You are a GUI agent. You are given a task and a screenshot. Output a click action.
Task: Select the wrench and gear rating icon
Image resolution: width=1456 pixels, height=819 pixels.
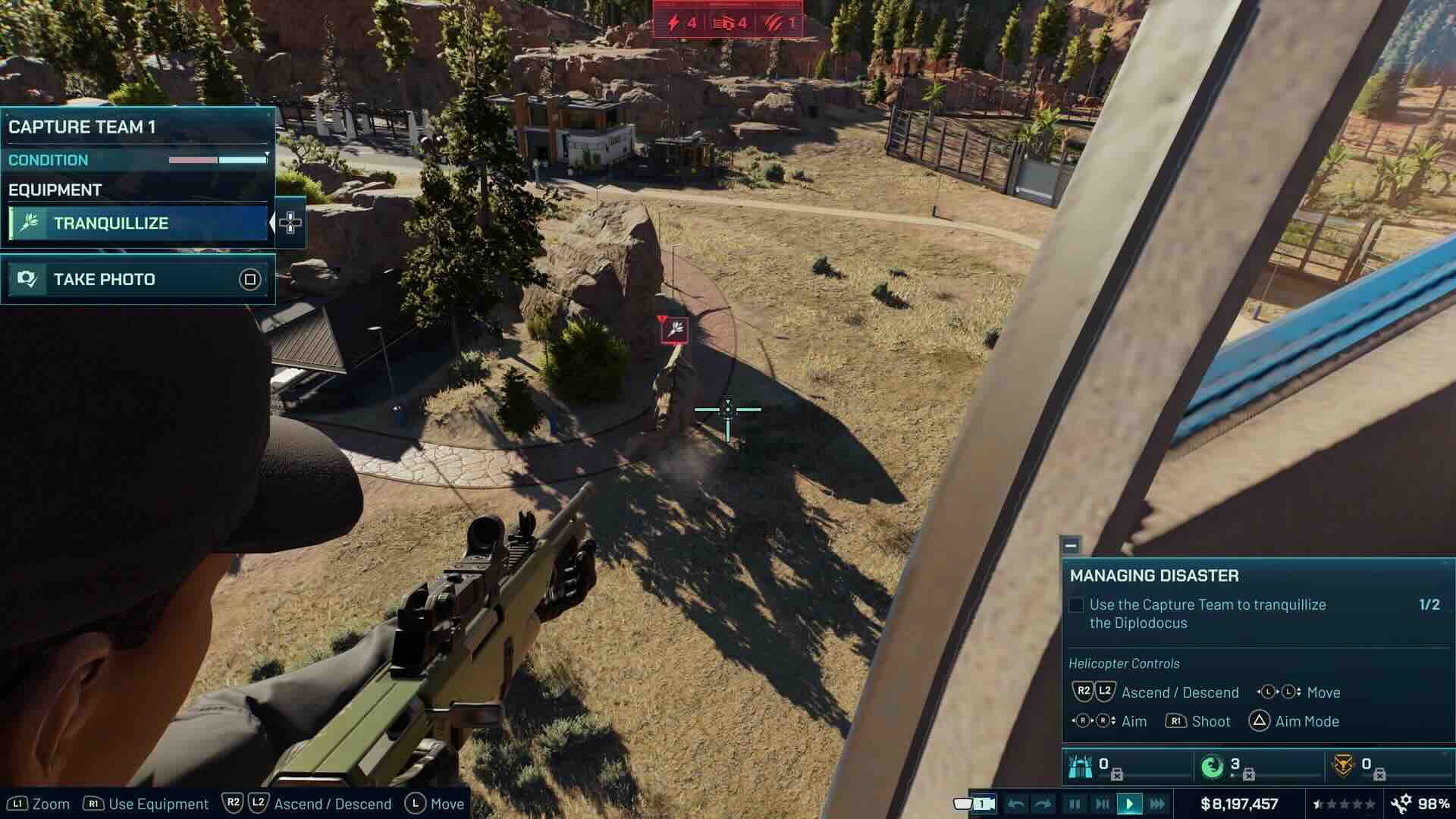pyautogui.click(x=1400, y=804)
